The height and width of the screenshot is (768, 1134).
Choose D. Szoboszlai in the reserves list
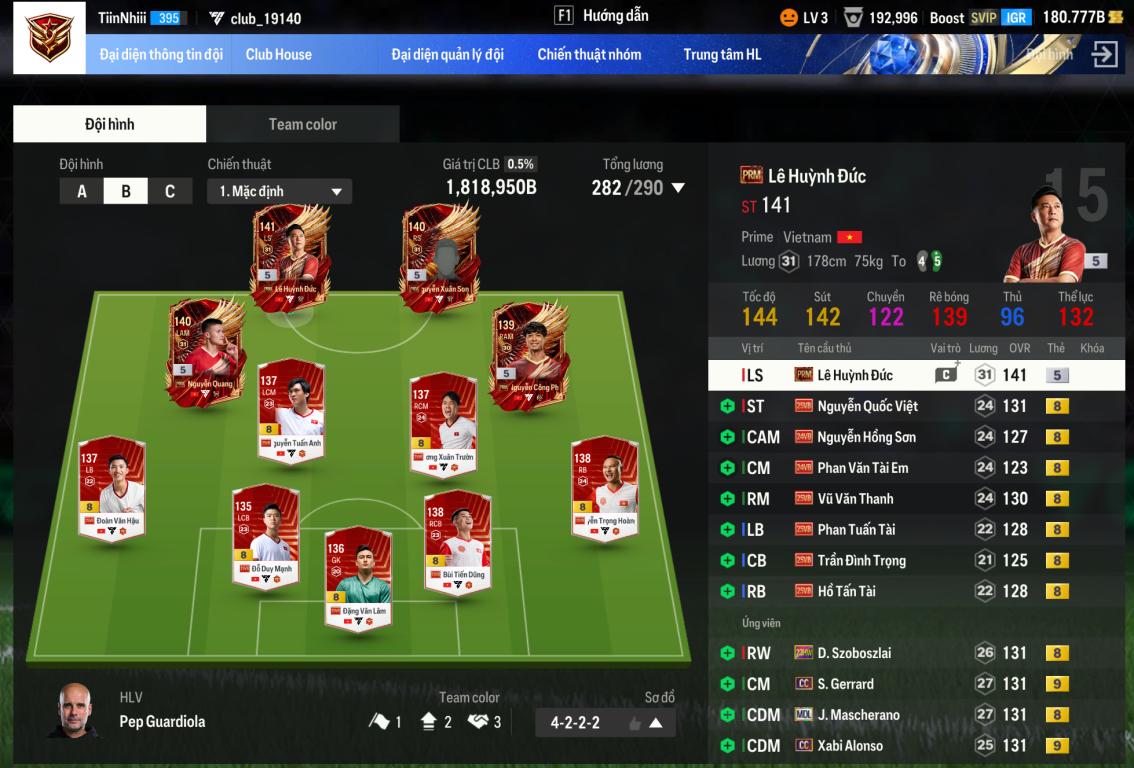pyautogui.click(x=853, y=653)
